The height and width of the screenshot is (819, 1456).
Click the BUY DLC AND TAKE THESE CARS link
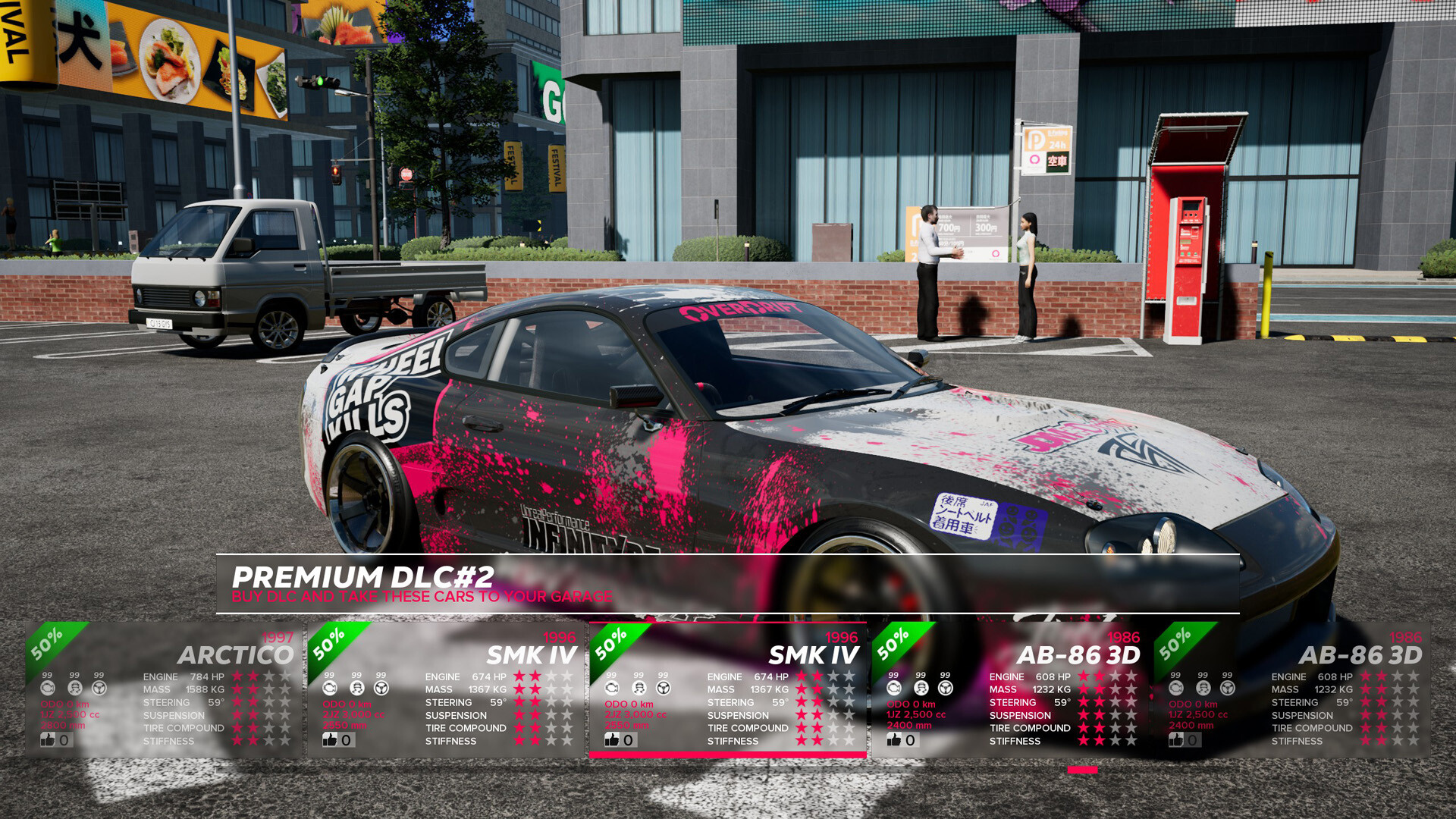click(x=422, y=597)
